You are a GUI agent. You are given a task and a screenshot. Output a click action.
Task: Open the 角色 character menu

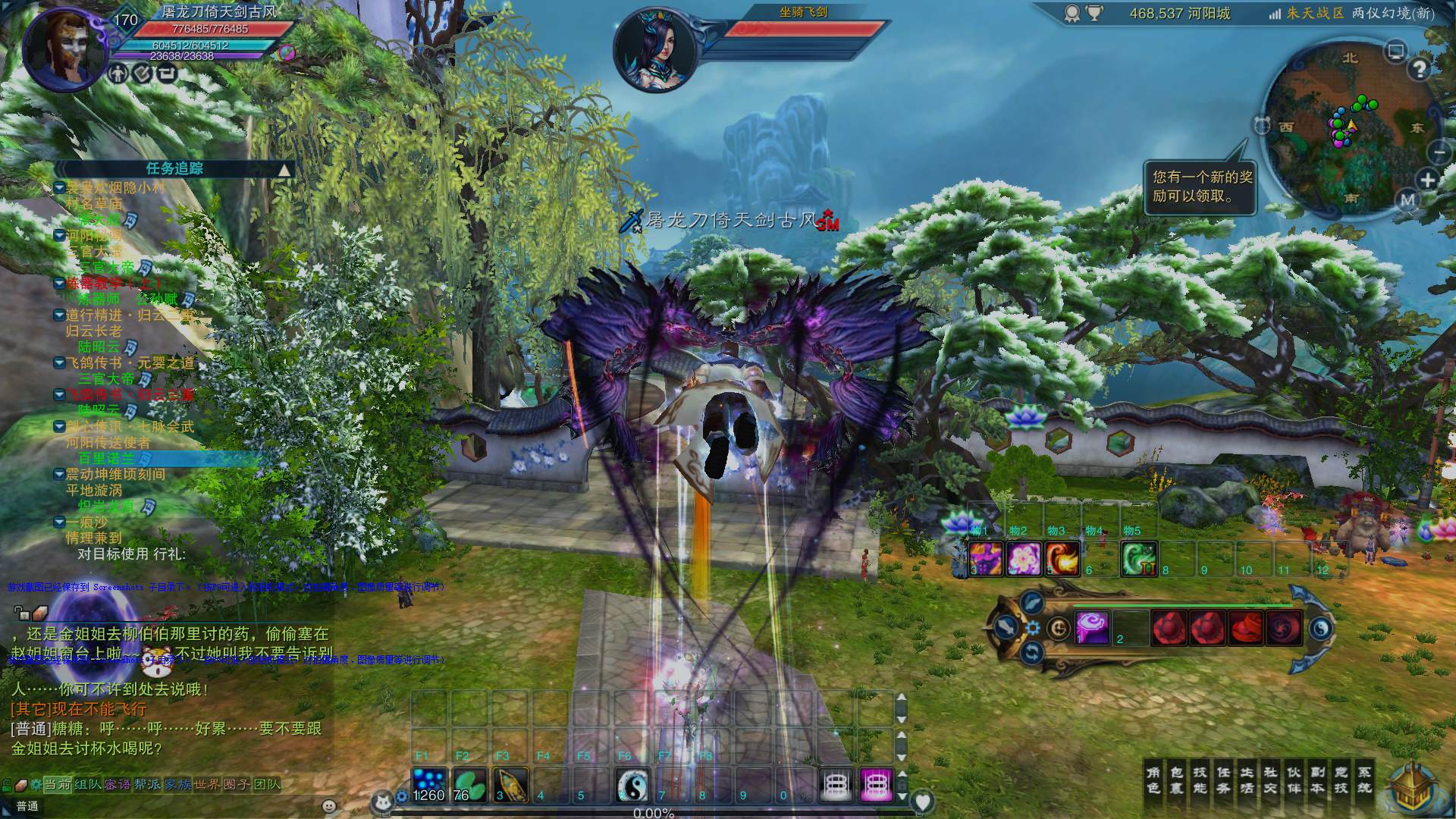pyautogui.click(x=1153, y=780)
